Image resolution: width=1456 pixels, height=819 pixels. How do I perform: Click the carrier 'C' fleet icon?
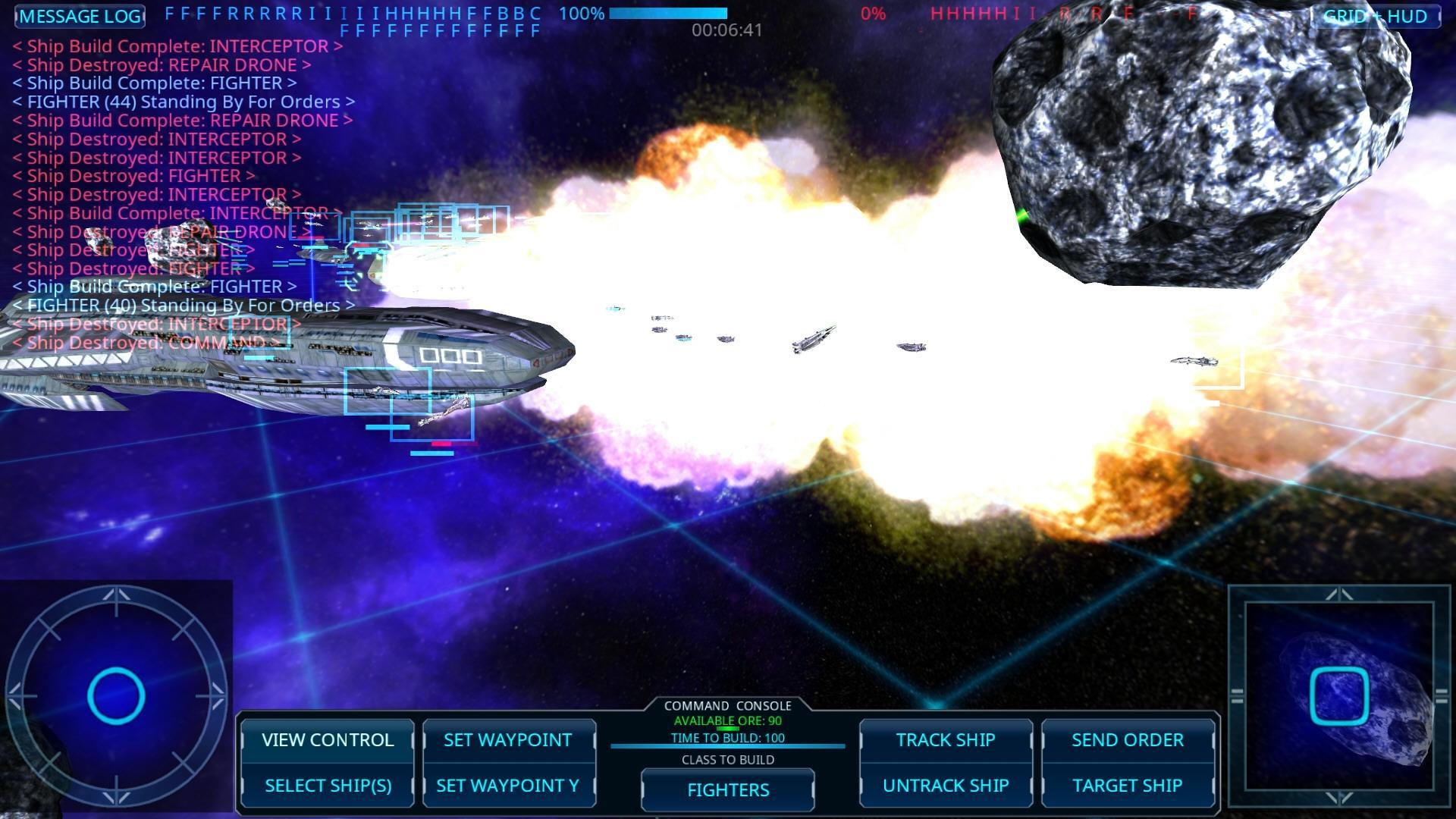pos(536,13)
